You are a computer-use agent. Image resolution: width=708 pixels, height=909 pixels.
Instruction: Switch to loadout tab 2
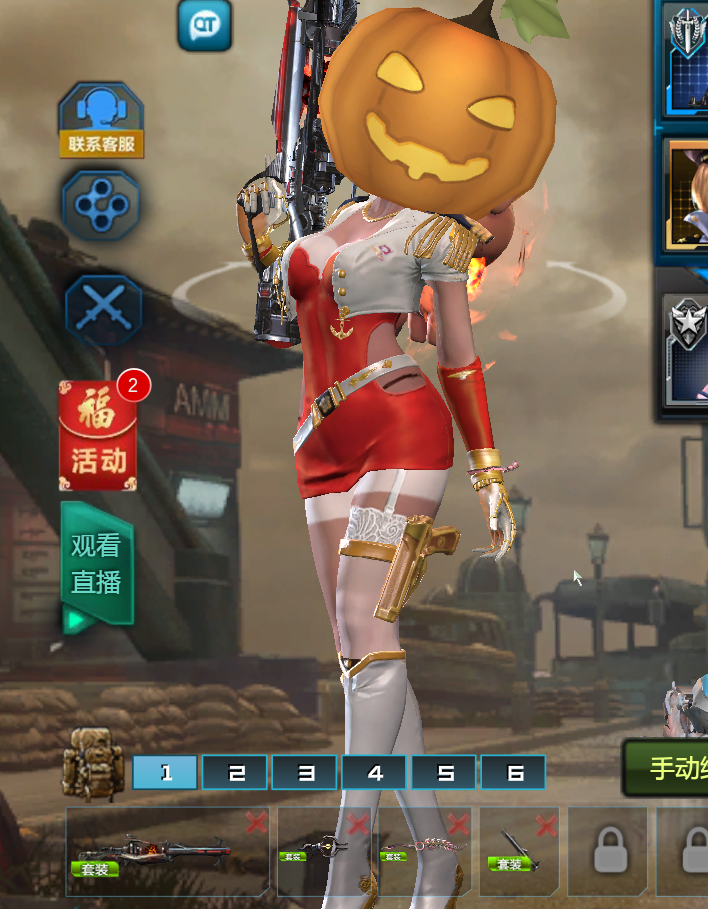coord(235,772)
